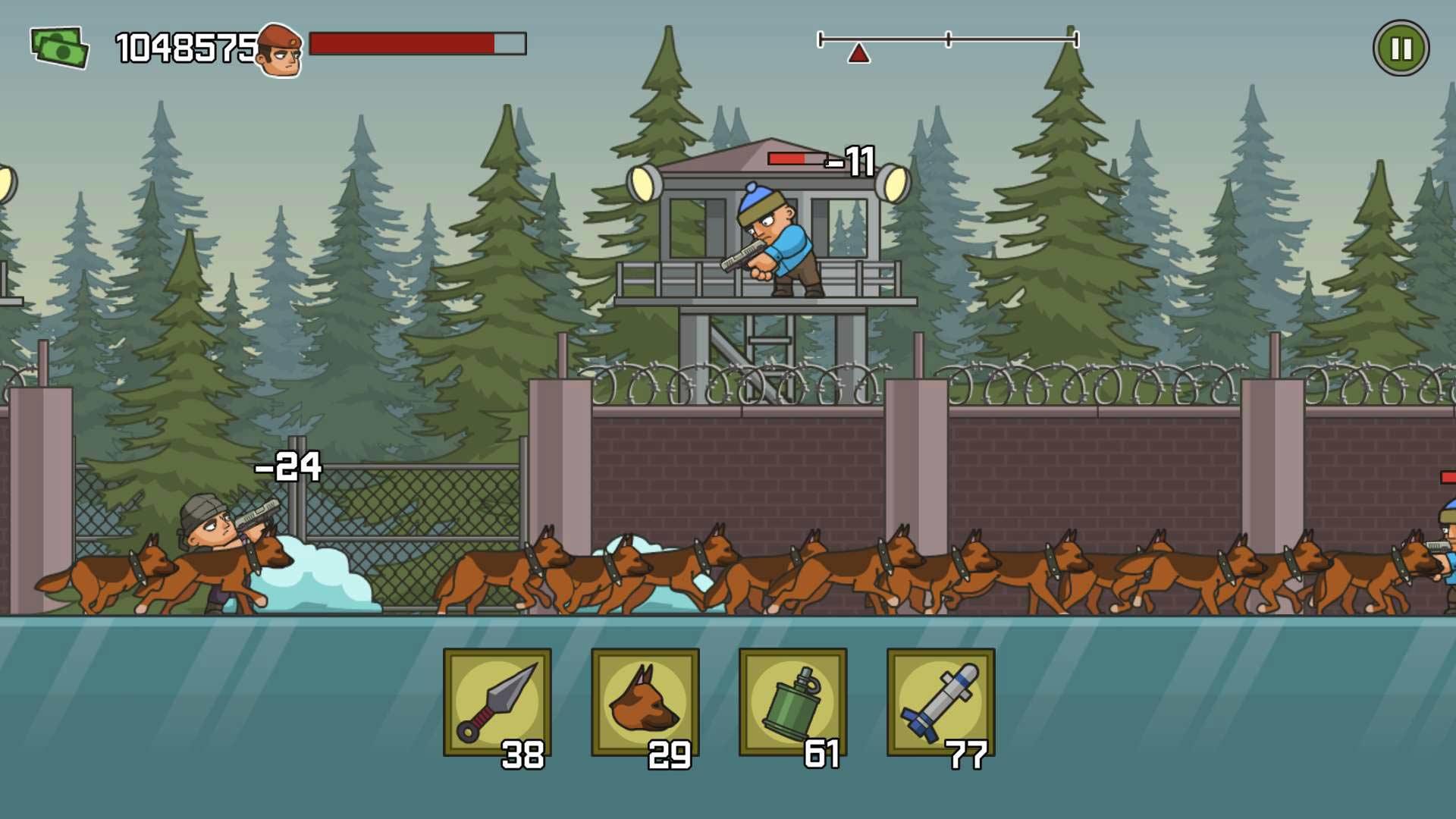The image size is (1456, 819).
Task: Summon the attack dog ability
Action: coord(645,702)
